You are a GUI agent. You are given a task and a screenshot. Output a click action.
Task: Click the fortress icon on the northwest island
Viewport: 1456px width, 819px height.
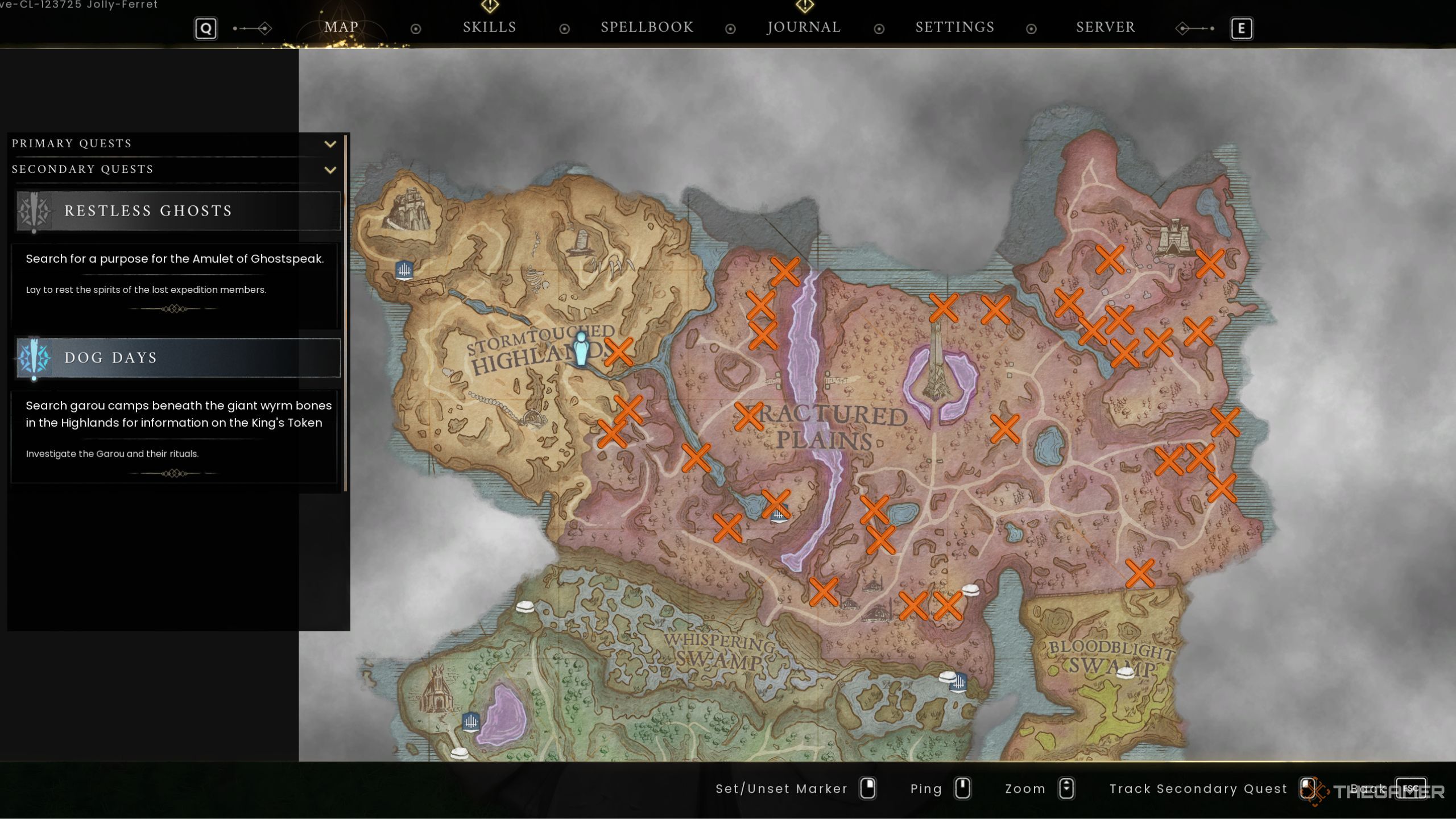click(407, 210)
